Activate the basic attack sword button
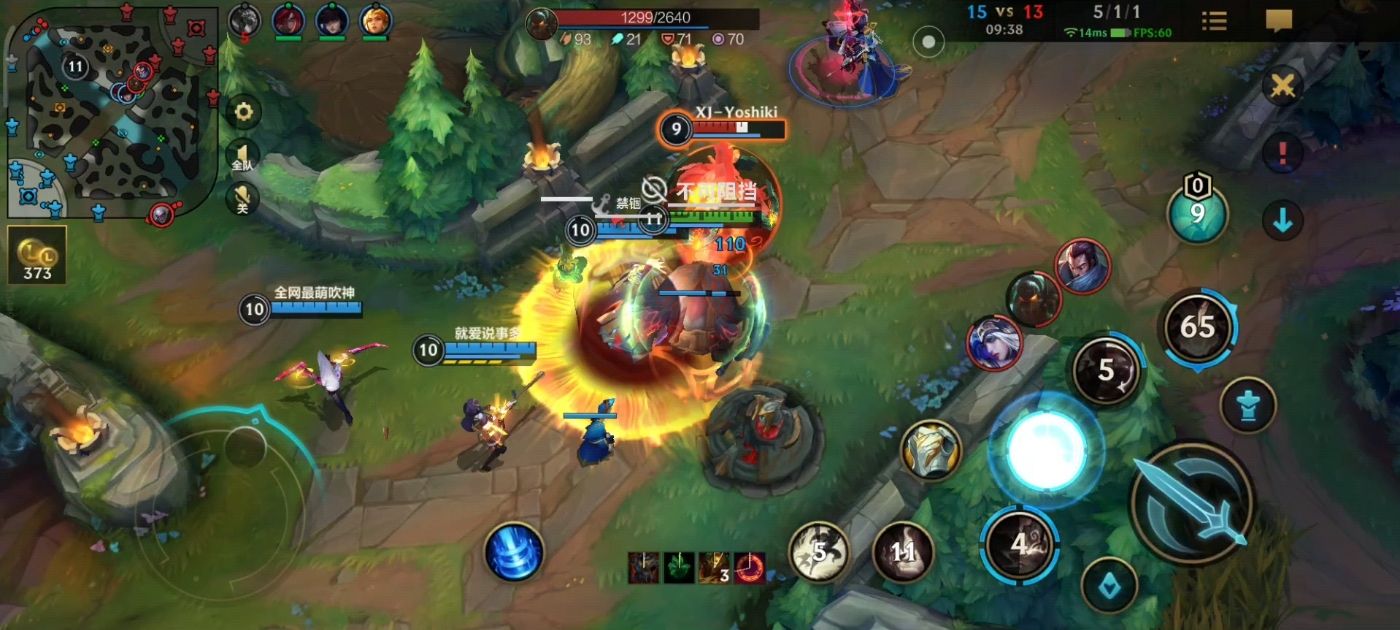Screen dimensions: 1400x630 pos(1191,502)
